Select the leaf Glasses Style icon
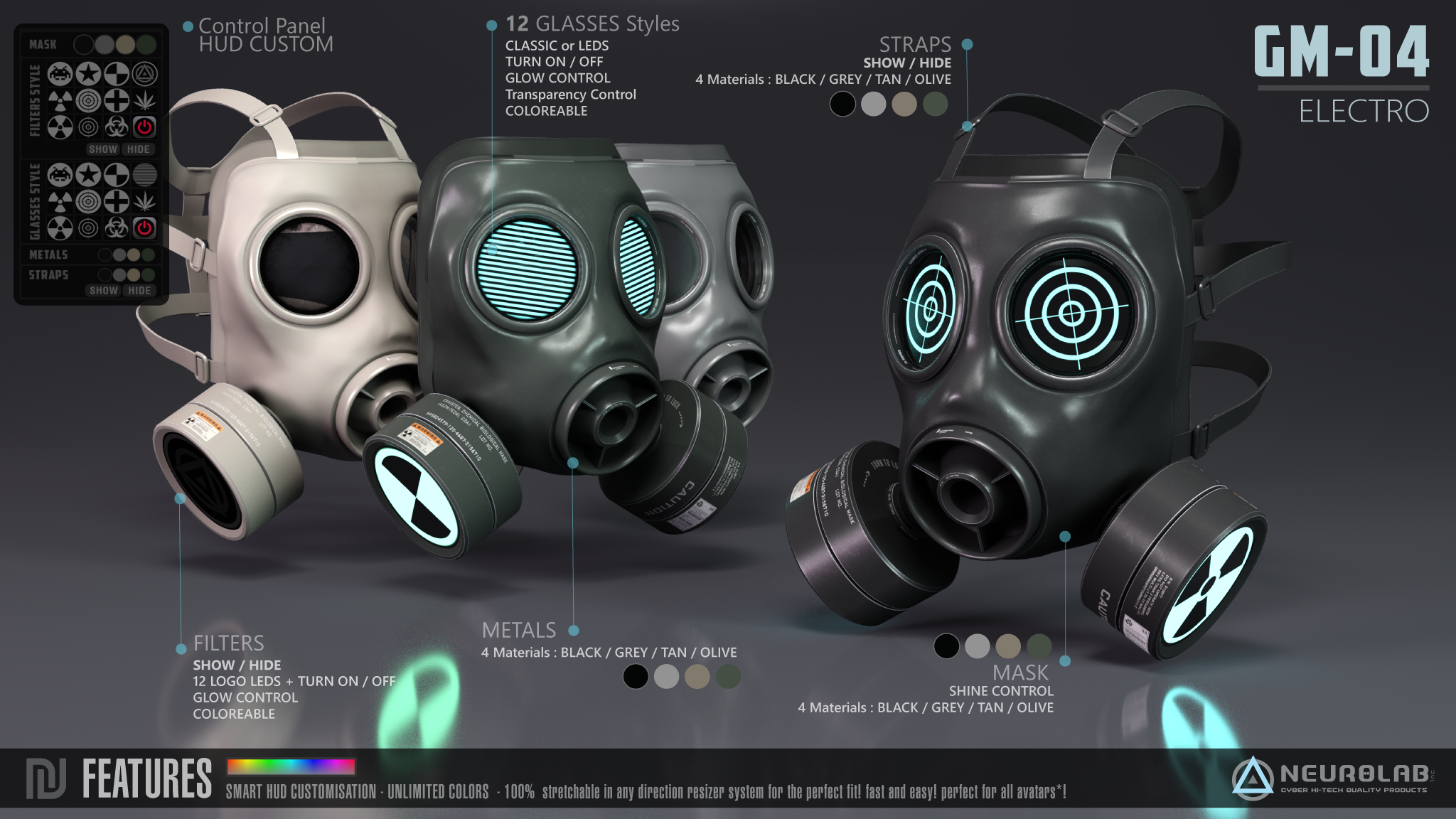This screenshot has width=1456, height=819. pyautogui.click(x=145, y=201)
